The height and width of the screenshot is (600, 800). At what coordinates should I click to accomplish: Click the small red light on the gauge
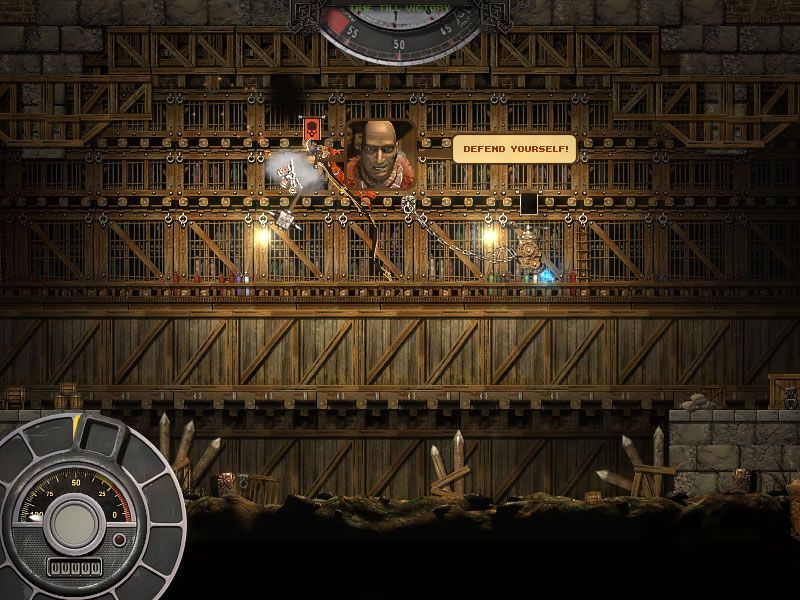[x=120, y=540]
